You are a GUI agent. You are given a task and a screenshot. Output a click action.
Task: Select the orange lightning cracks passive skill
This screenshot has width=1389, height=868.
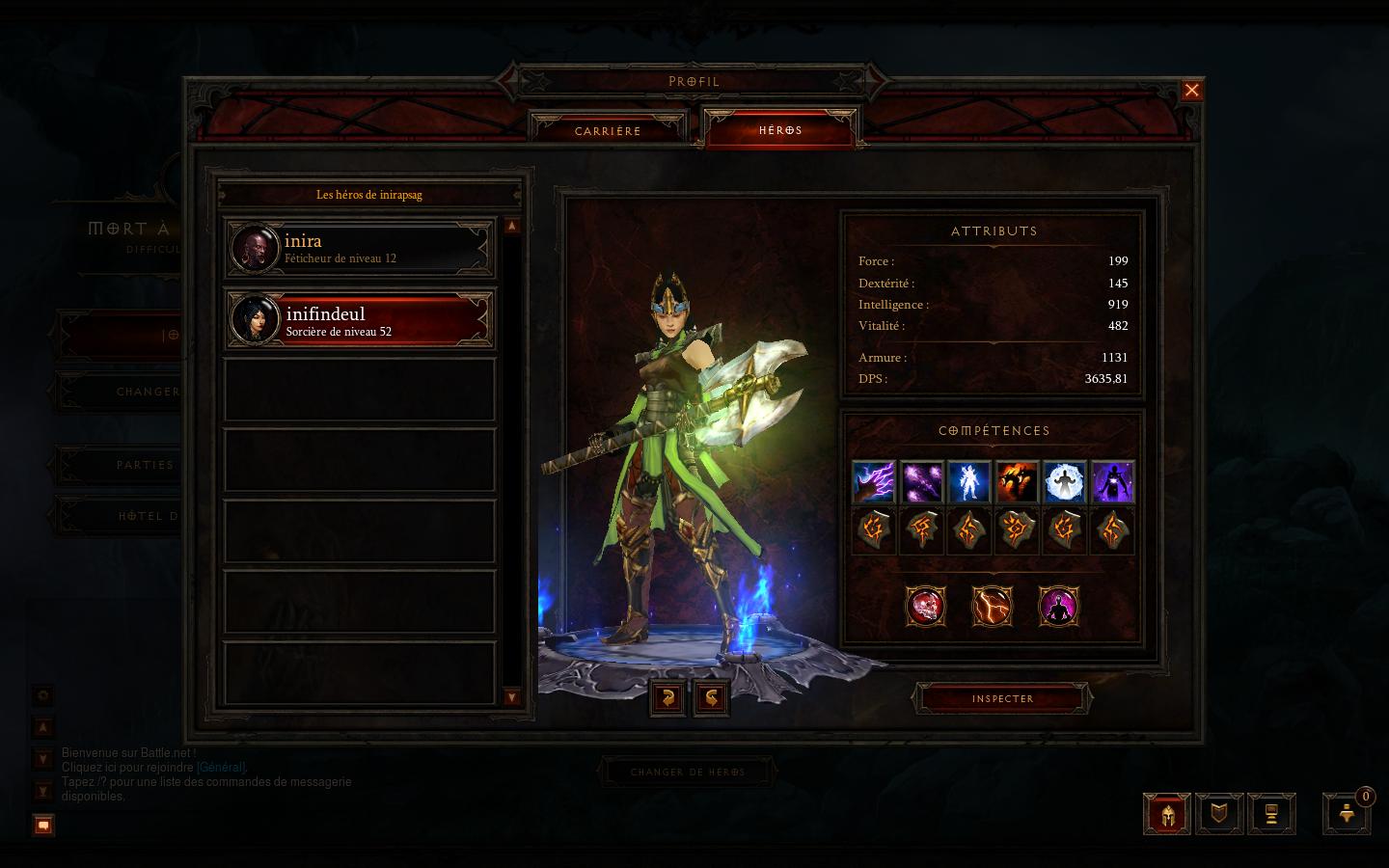coord(992,607)
